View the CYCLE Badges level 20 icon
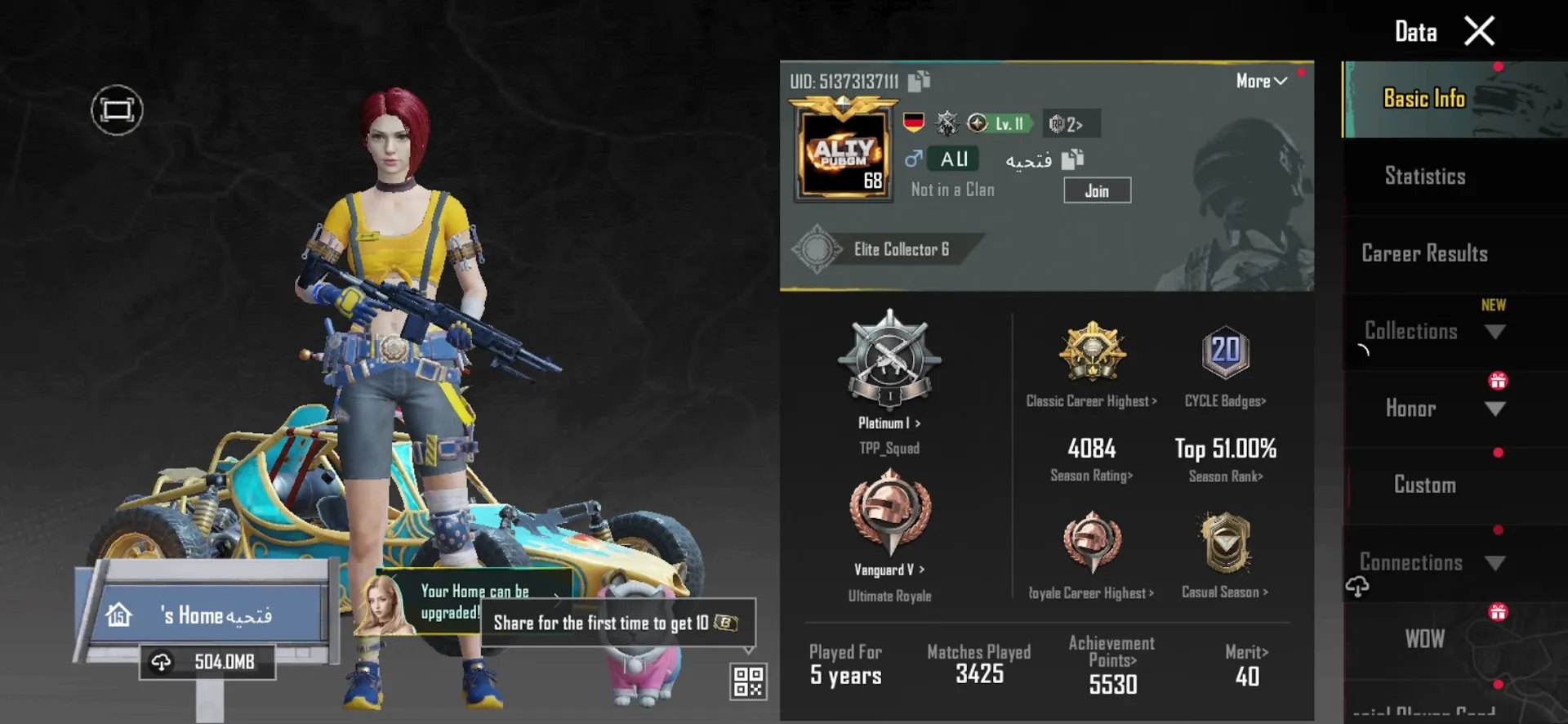Viewport: 1568px width, 724px height. click(x=1224, y=353)
